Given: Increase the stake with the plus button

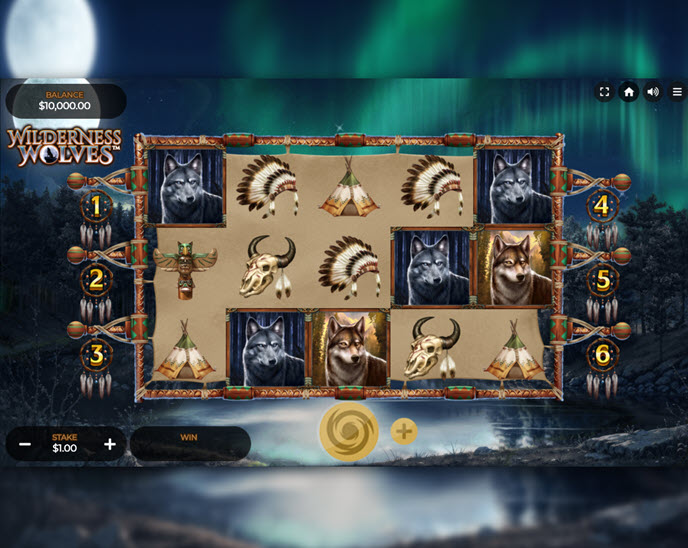Looking at the screenshot, I should point(110,444).
